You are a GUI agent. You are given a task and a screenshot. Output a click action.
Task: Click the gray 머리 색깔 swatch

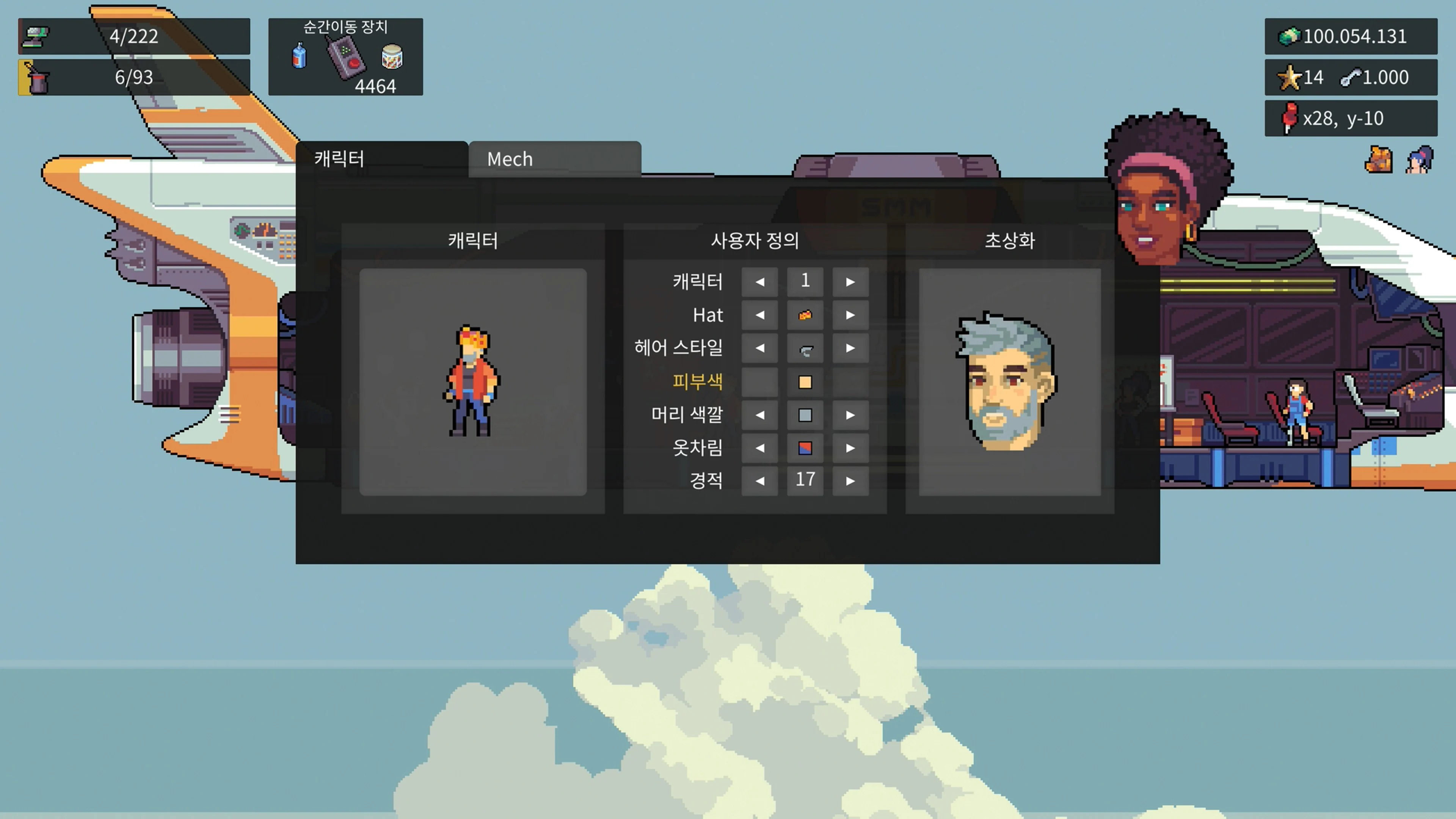click(x=805, y=415)
